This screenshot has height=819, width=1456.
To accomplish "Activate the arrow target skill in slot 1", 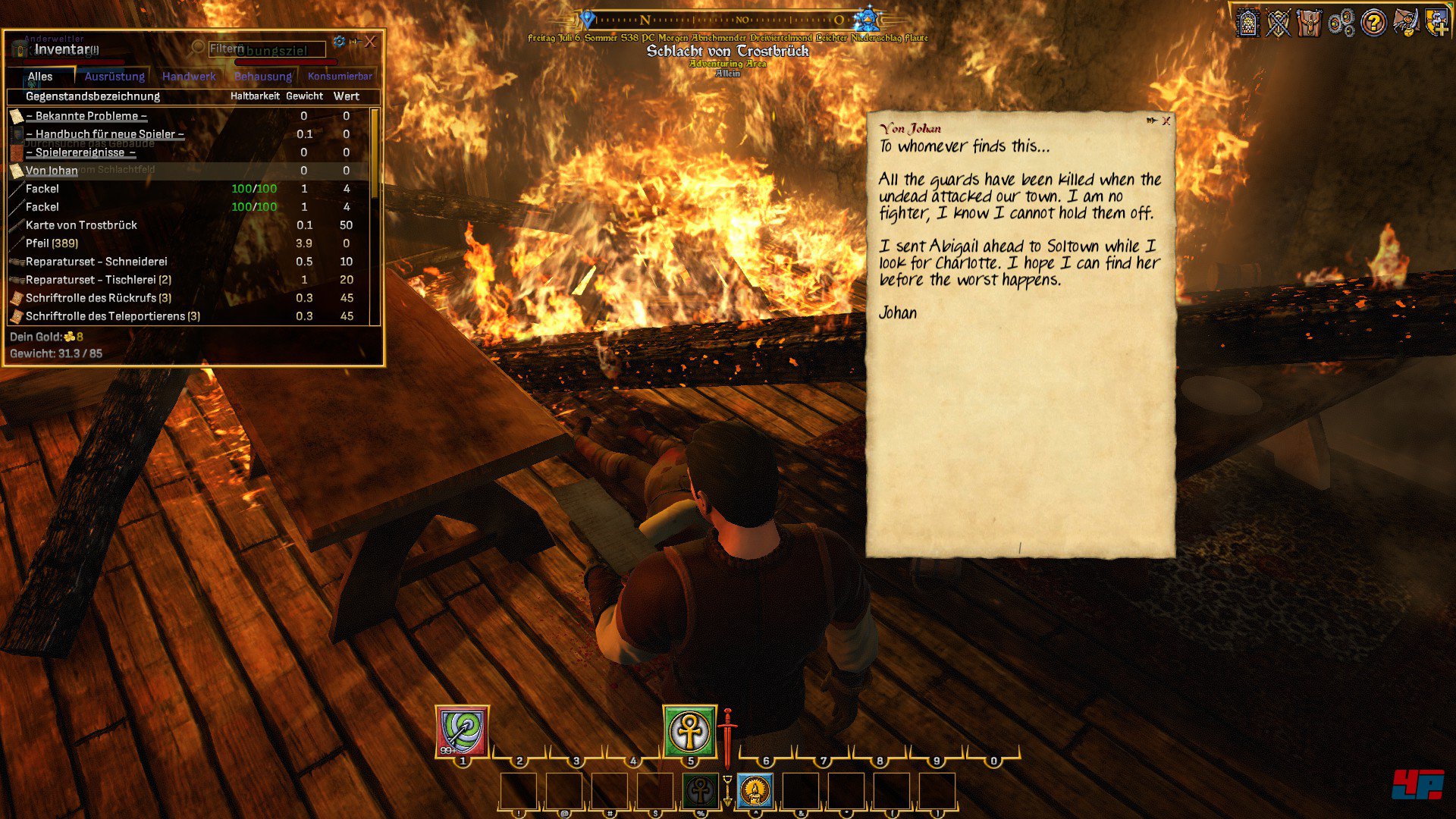I will click(462, 731).
